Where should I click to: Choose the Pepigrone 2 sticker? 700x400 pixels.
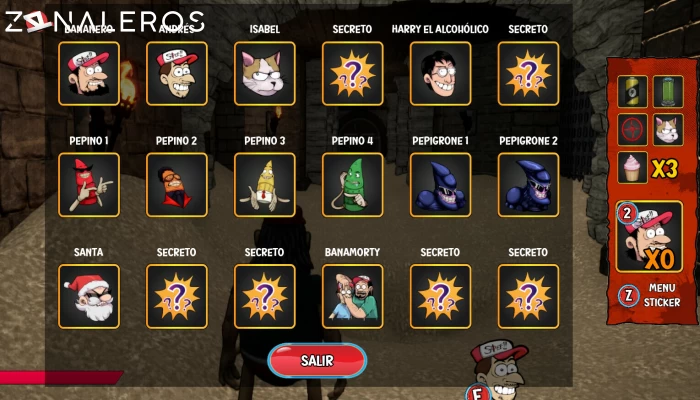click(529, 185)
